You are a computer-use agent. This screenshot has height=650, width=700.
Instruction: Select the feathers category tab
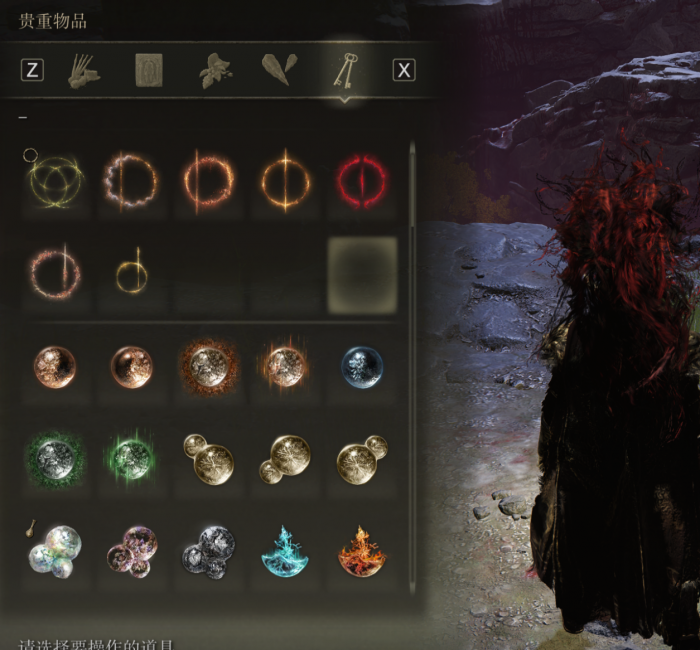280,70
